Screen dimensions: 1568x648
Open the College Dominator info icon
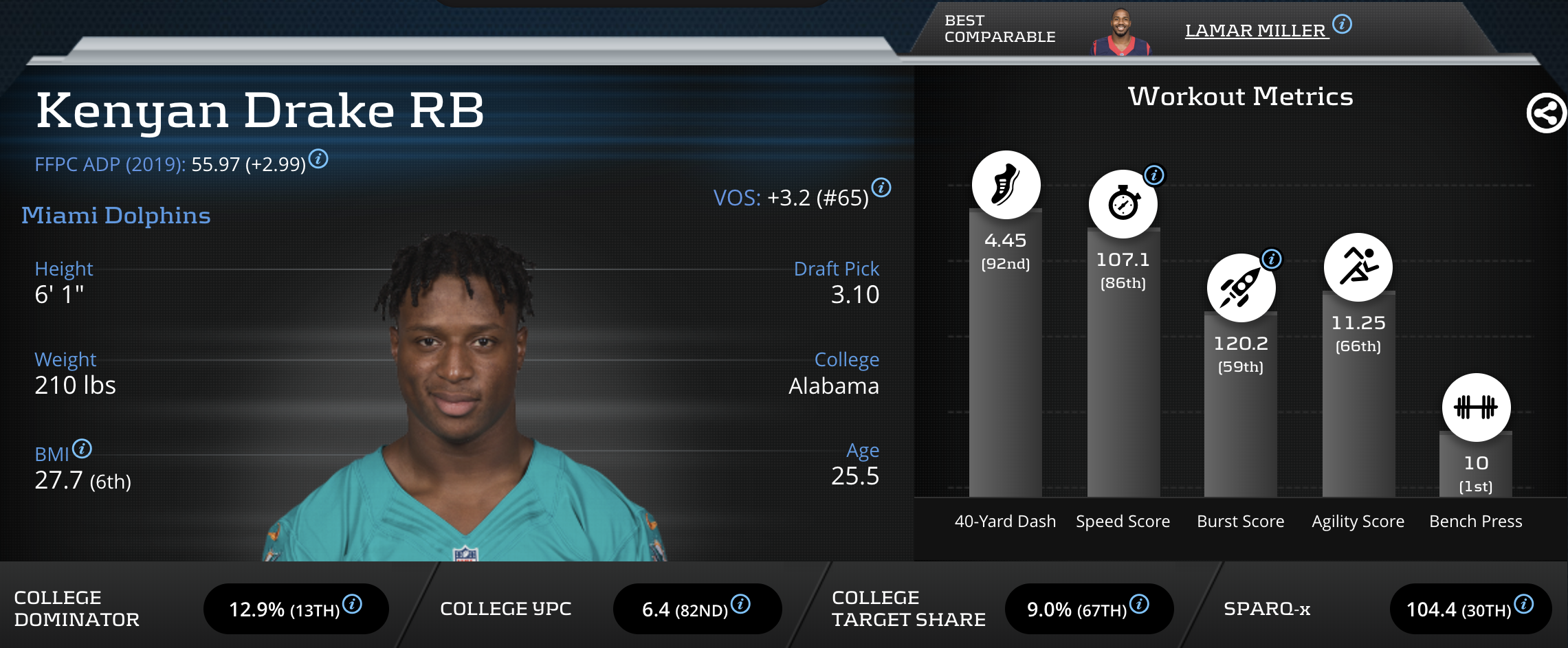point(353,604)
